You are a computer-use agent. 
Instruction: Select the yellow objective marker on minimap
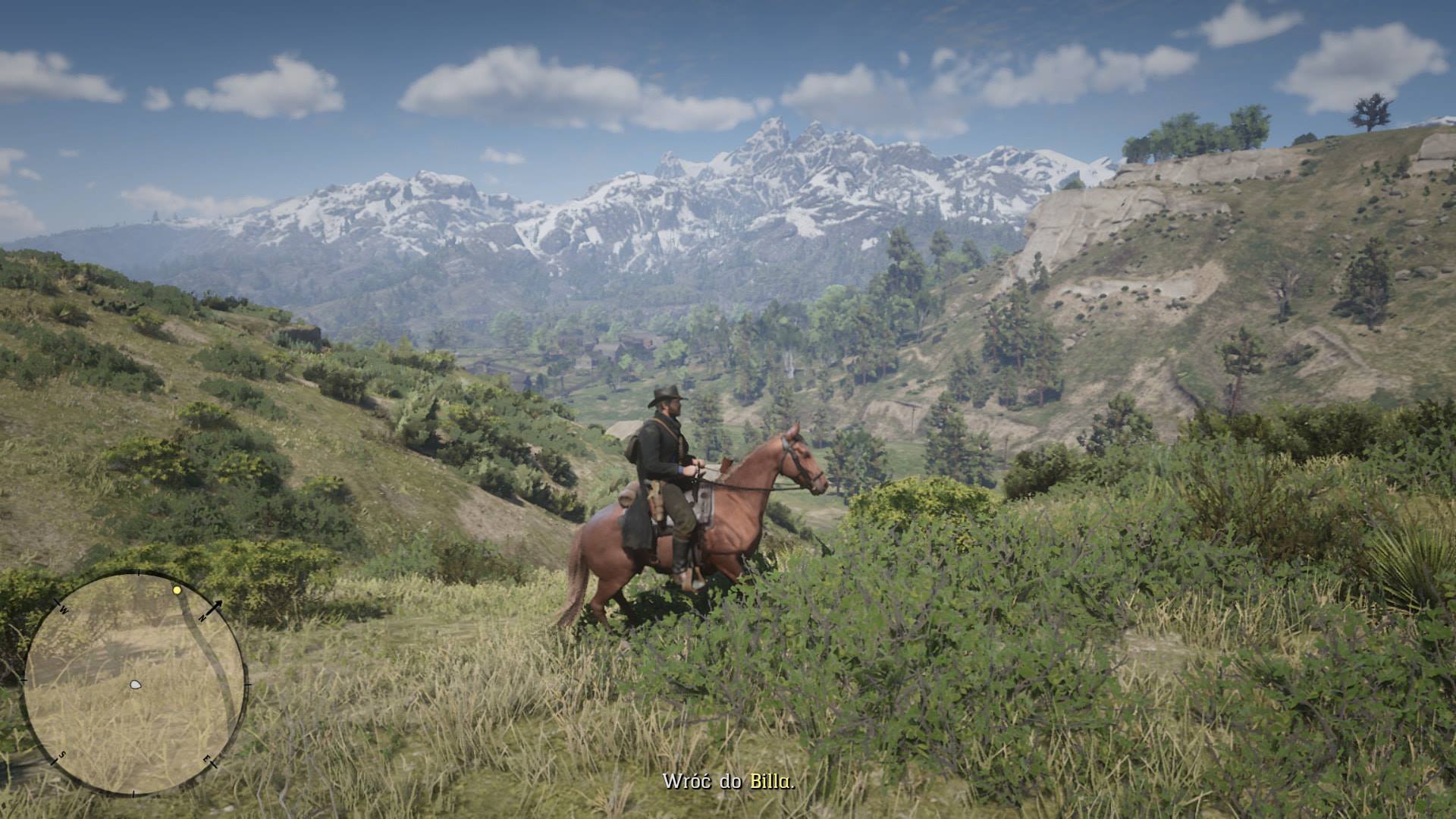[177, 589]
